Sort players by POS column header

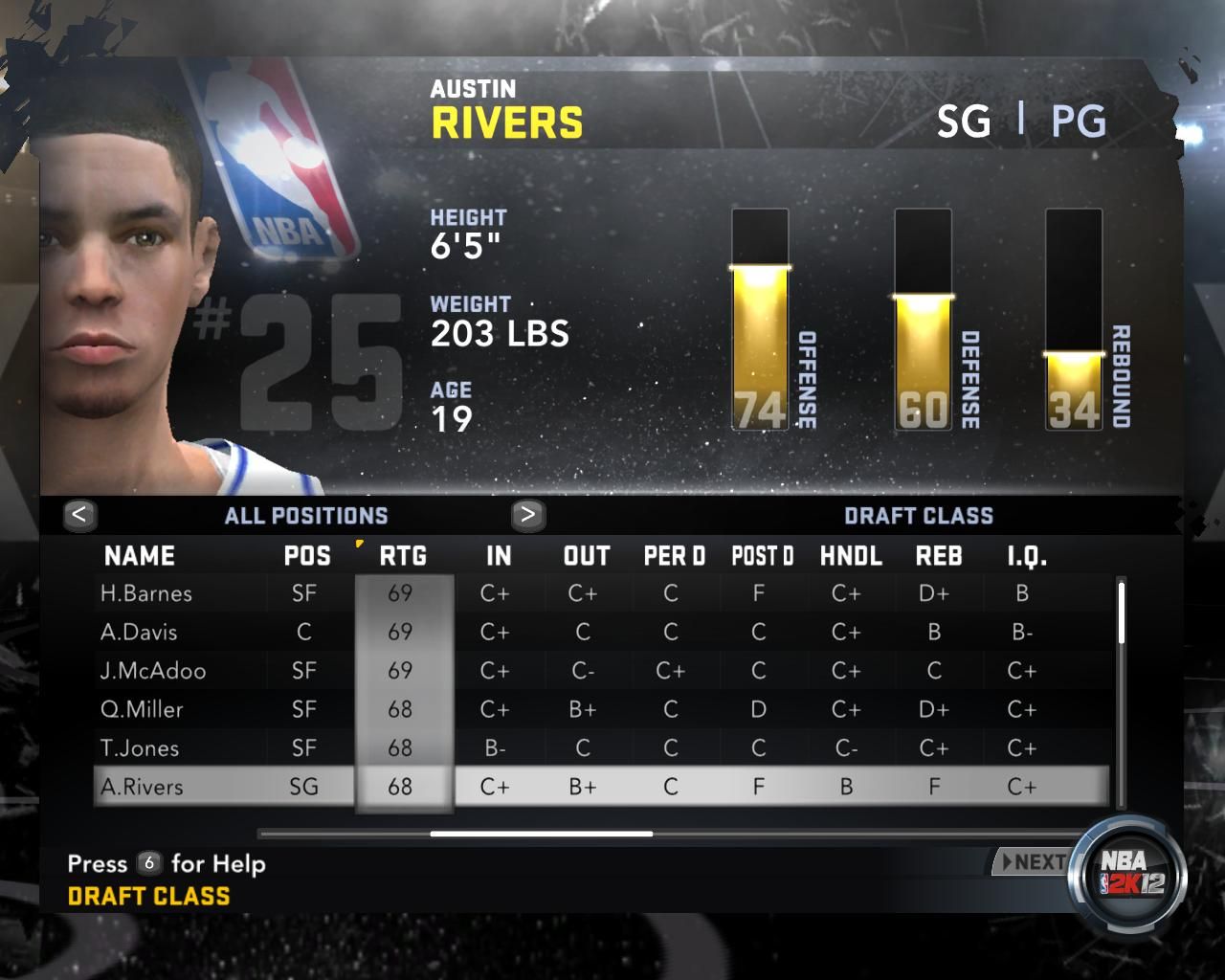click(307, 556)
